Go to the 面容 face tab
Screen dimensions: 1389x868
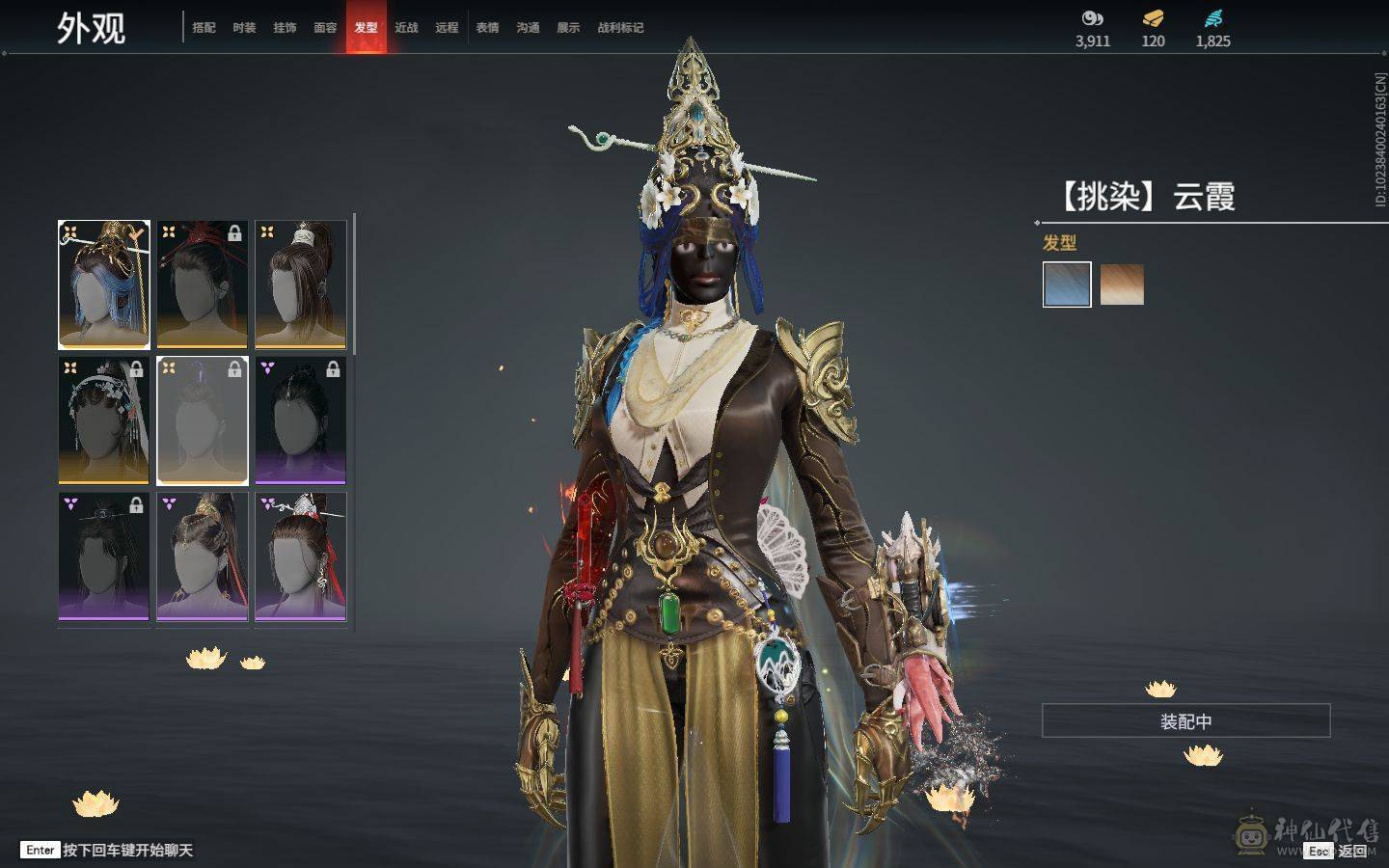pos(325,28)
